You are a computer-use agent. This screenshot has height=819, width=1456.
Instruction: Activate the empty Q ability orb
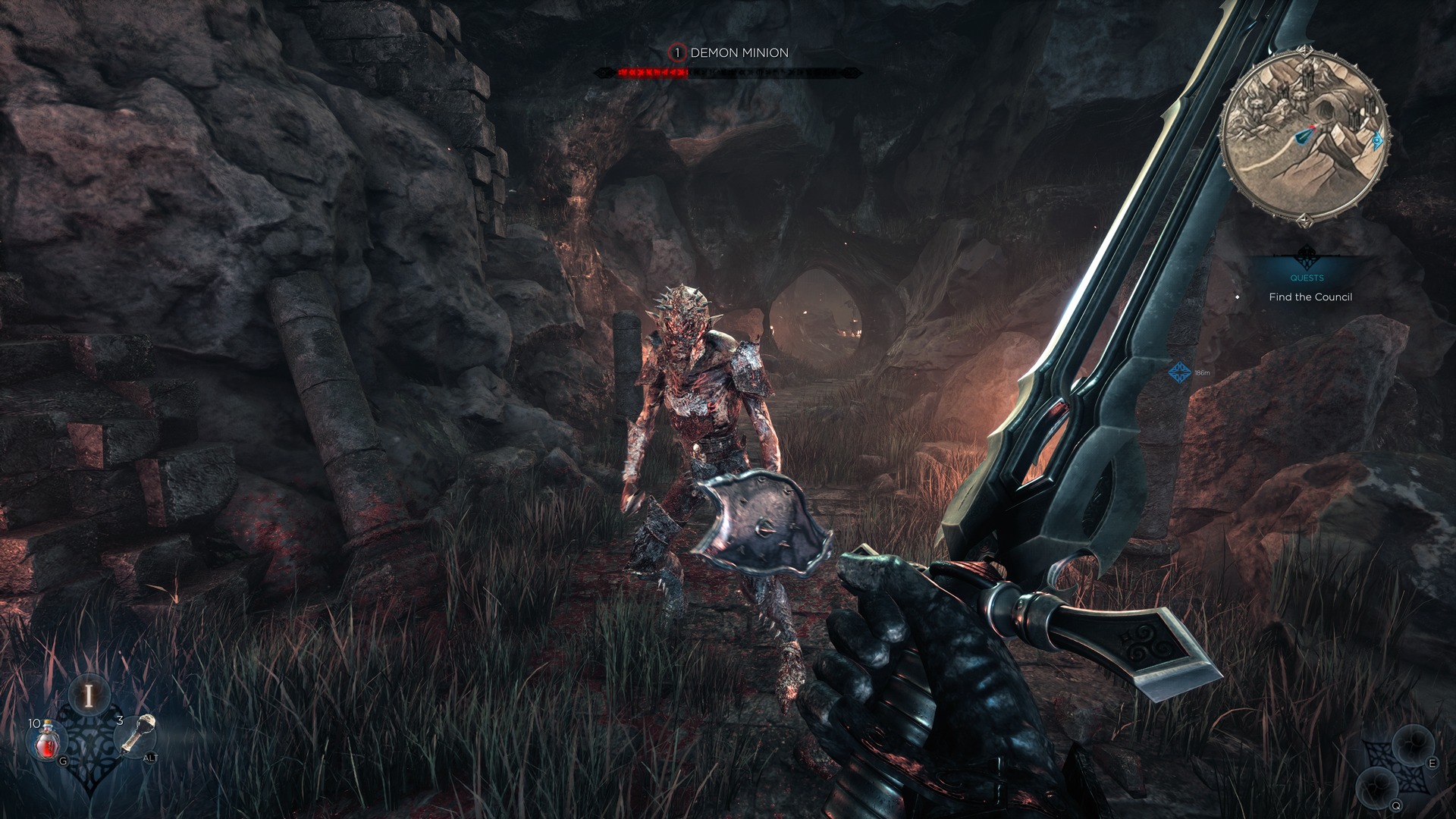(1377, 787)
